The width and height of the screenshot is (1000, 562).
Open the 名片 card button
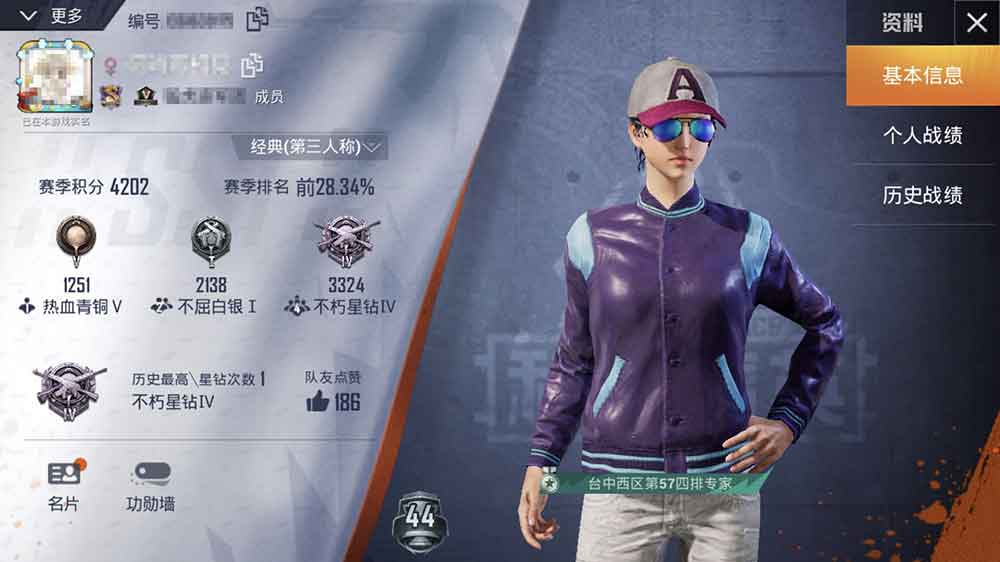pos(64,486)
